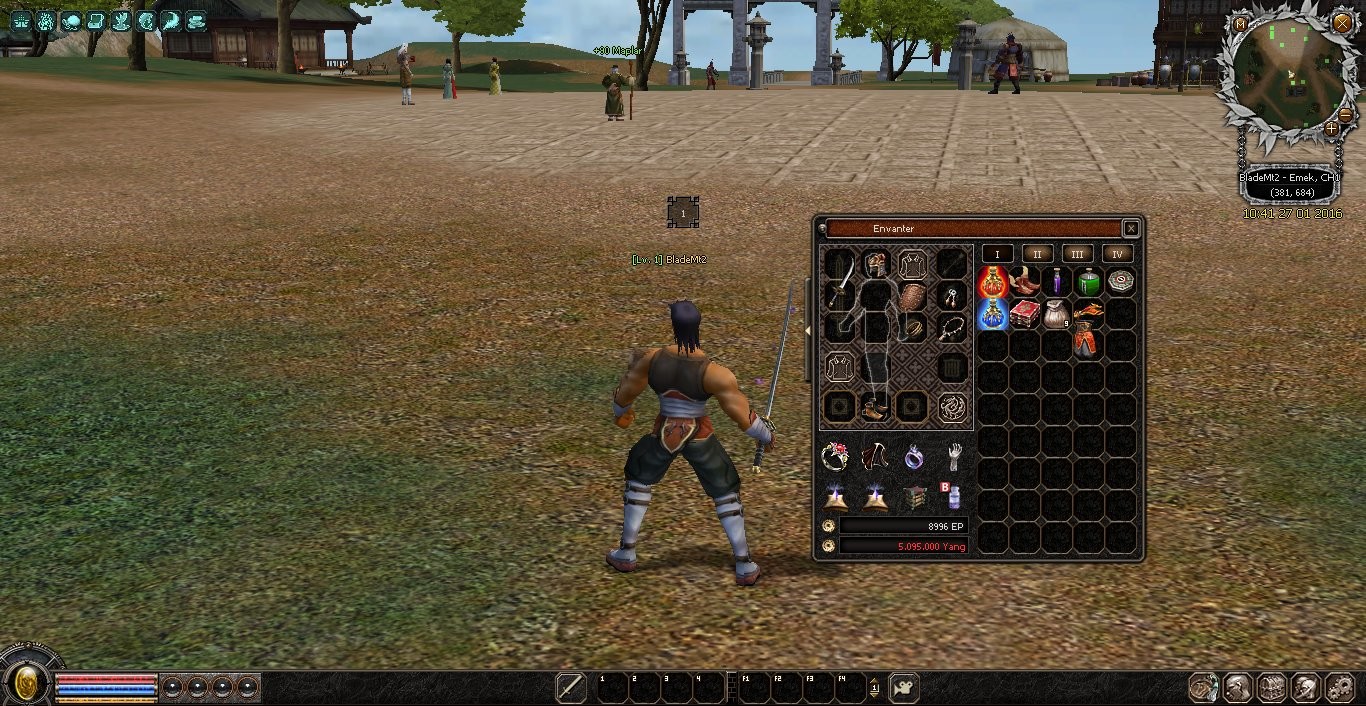
Task: Zoom out the minimap with minus button
Action: click(x=1345, y=115)
